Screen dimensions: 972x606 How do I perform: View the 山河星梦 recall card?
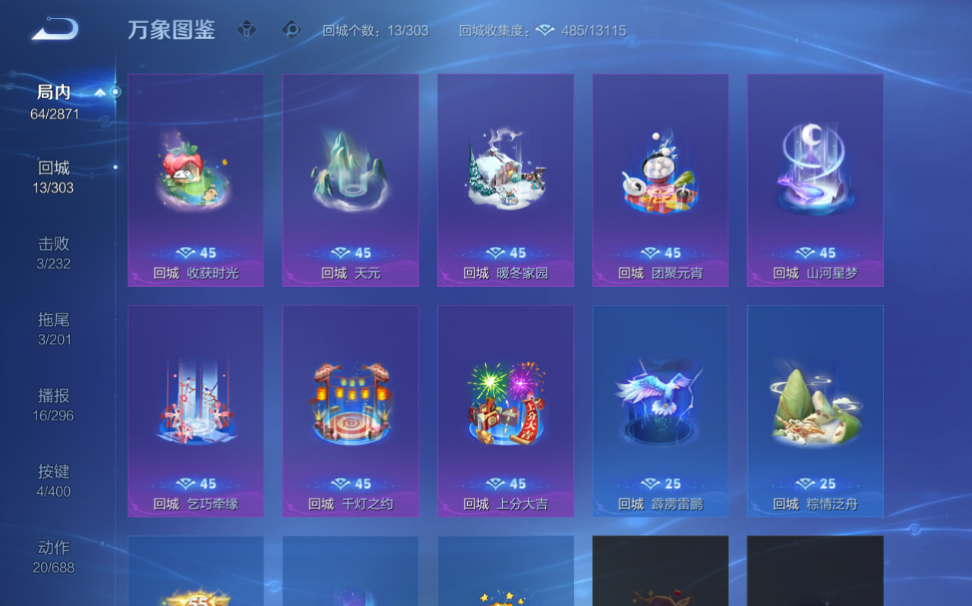click(x=815, y=180)
